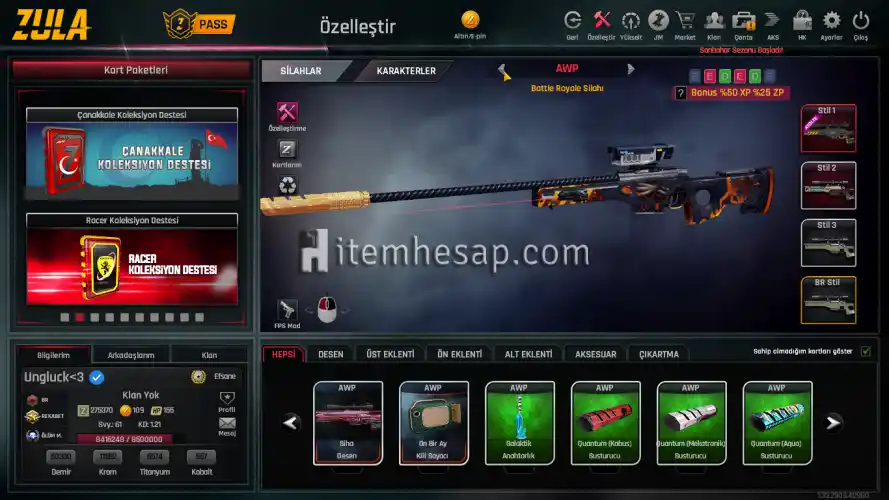Image resolution: width=889 pixels, height=500 pixels.
Task: Select the next weapon arrow beside AWP
Action: coord(631,70)
